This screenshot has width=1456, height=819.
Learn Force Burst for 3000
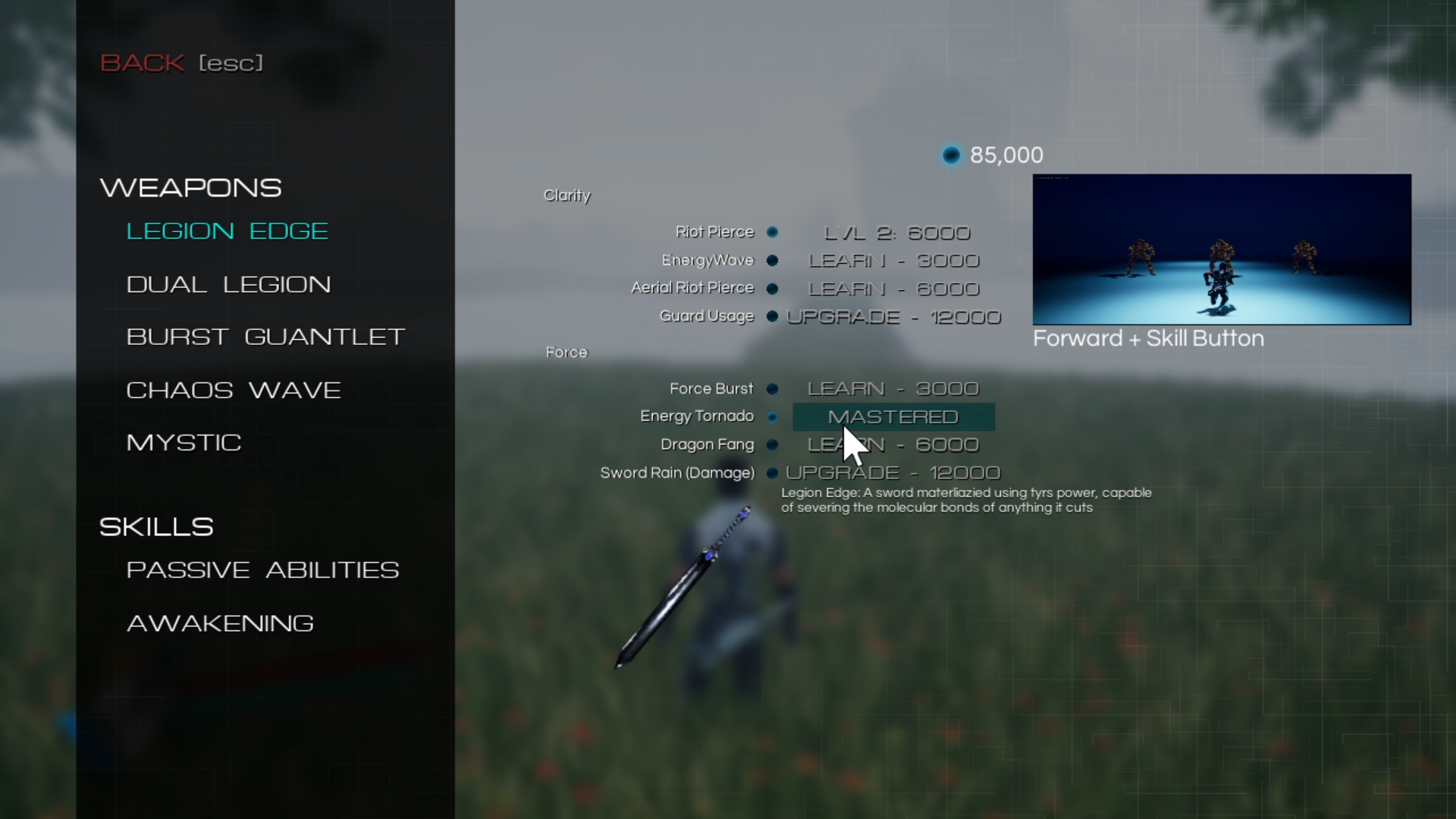[x=893, y=389]
